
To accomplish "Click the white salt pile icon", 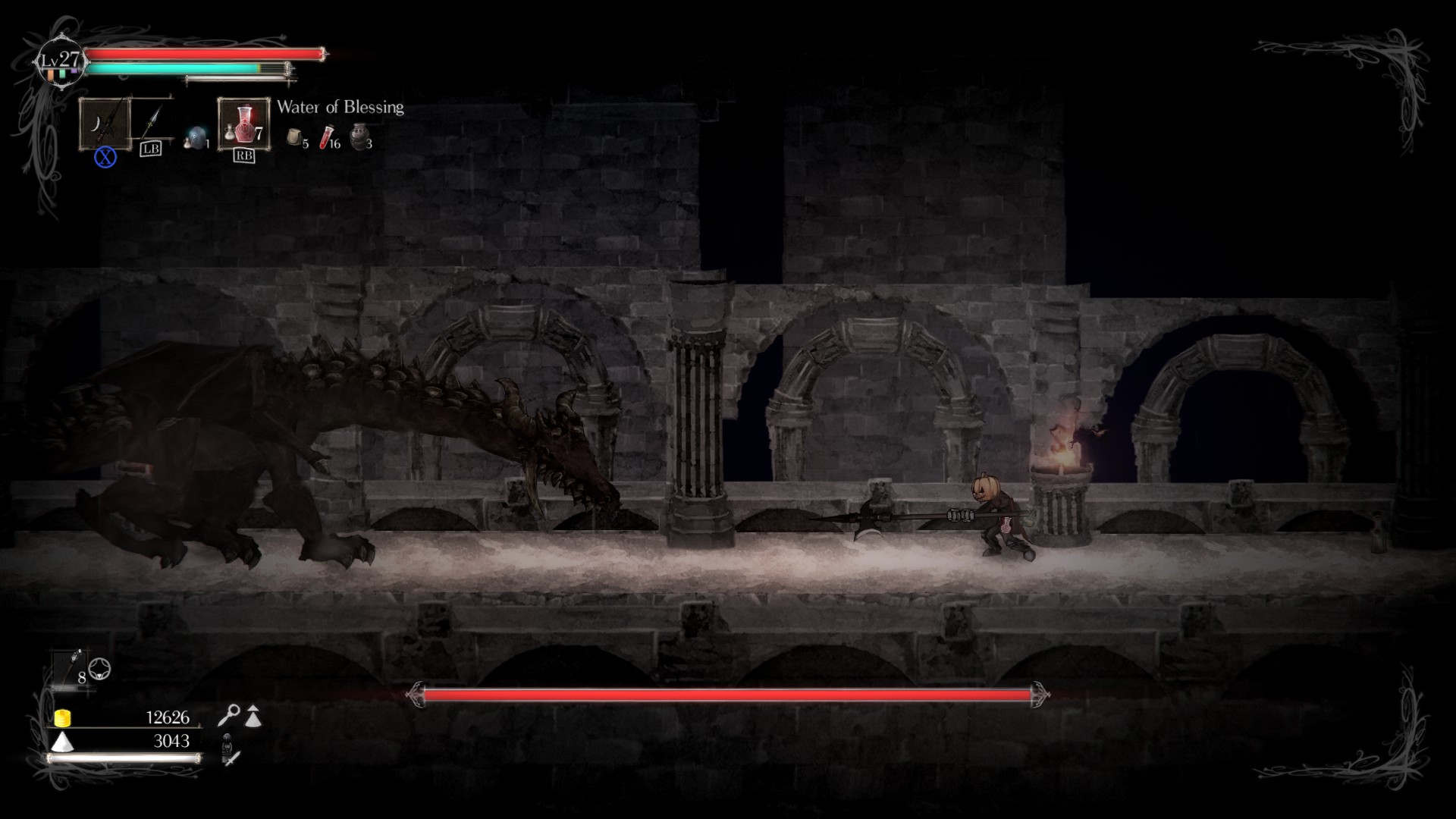I will tap(62, 741).
